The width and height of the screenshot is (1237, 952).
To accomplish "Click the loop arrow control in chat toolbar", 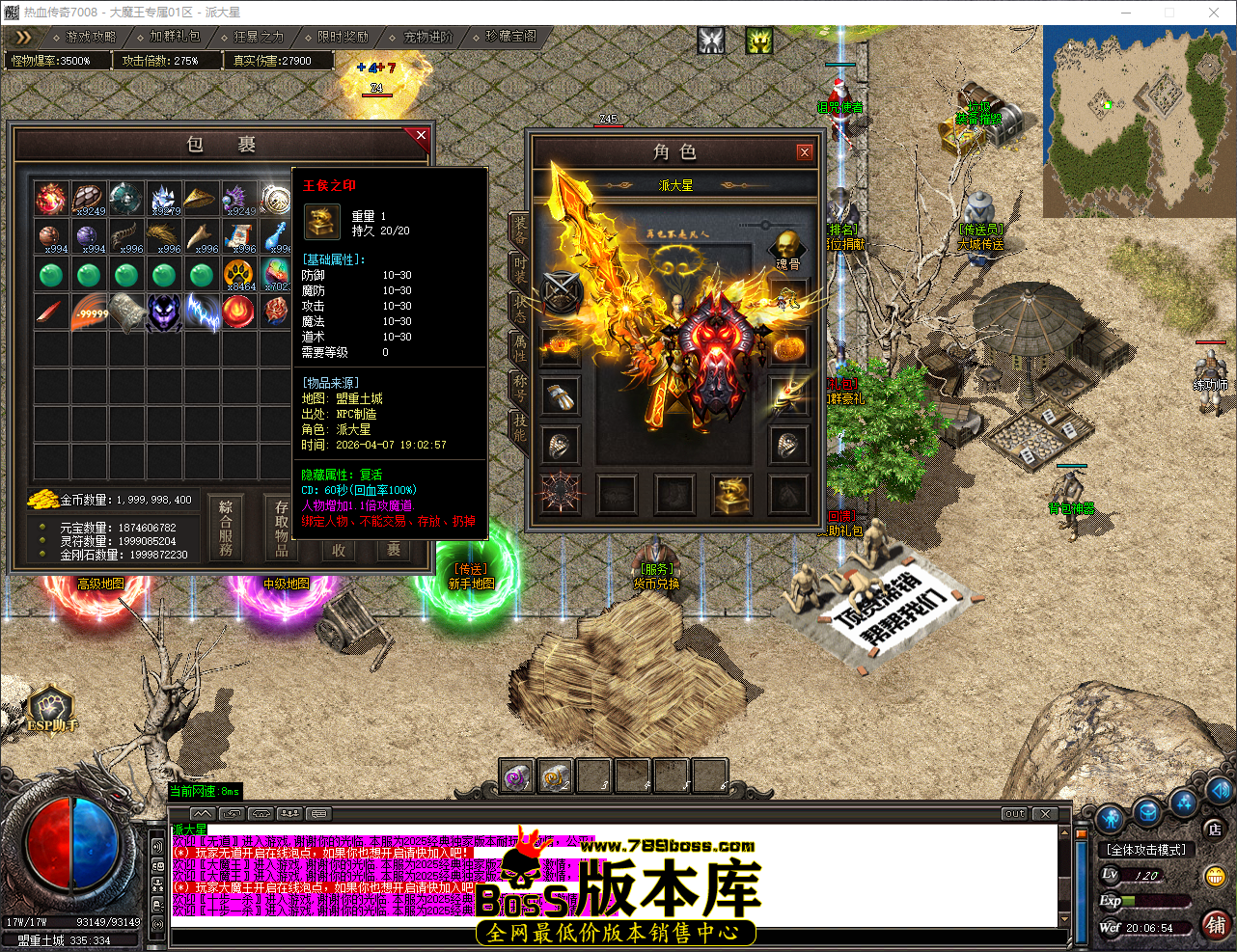I will coord(231,814).
